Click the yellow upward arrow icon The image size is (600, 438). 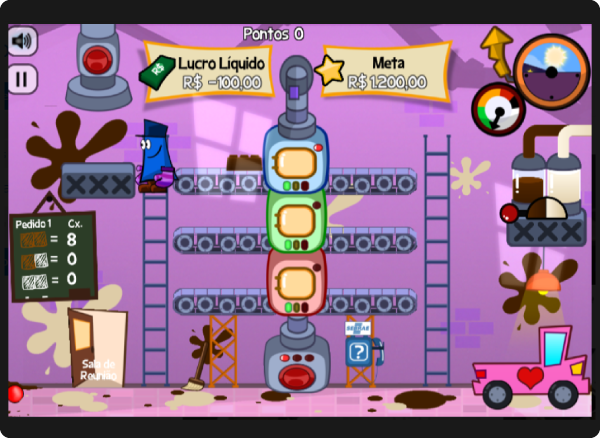coord(496,49)
